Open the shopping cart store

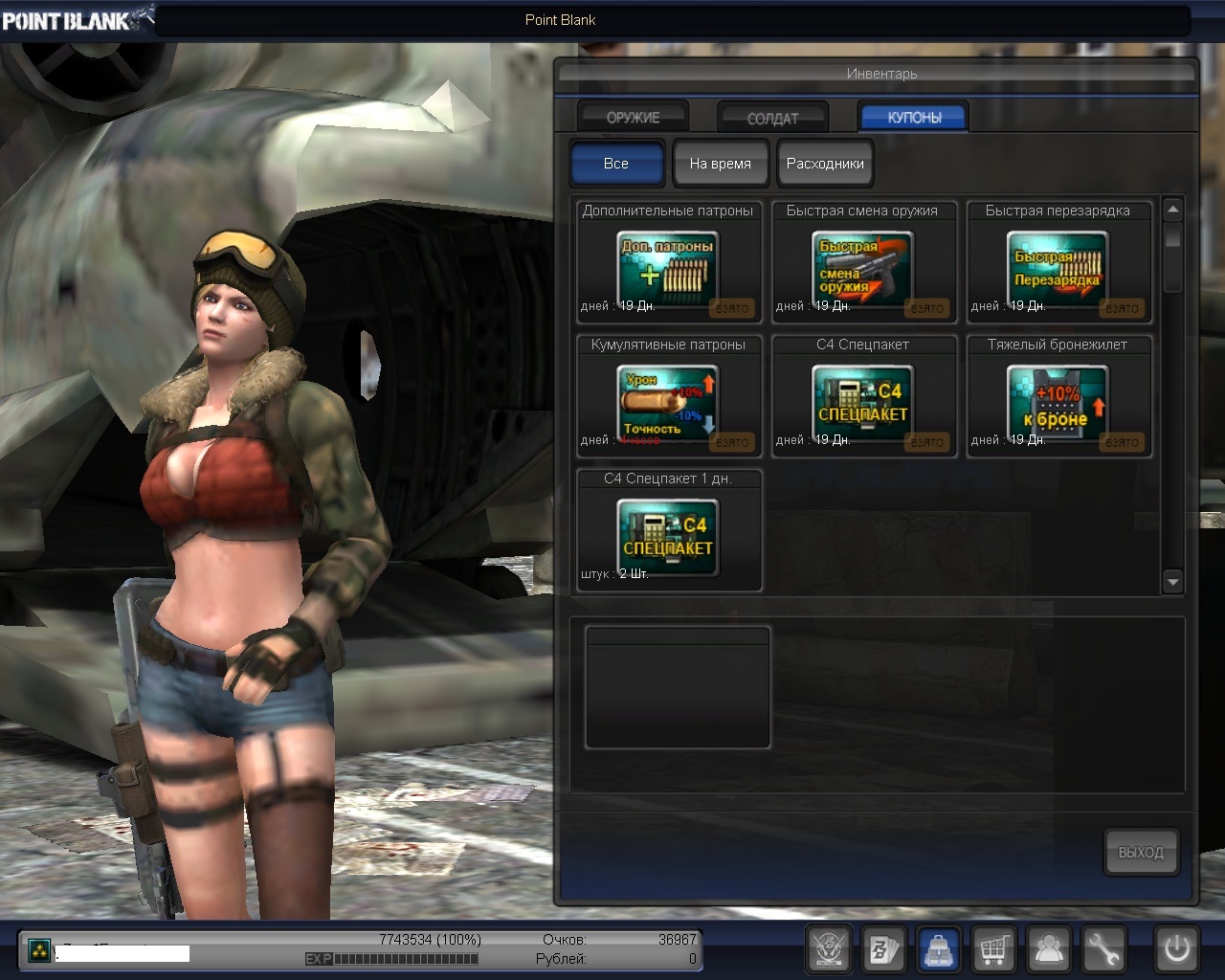[994, 949]
